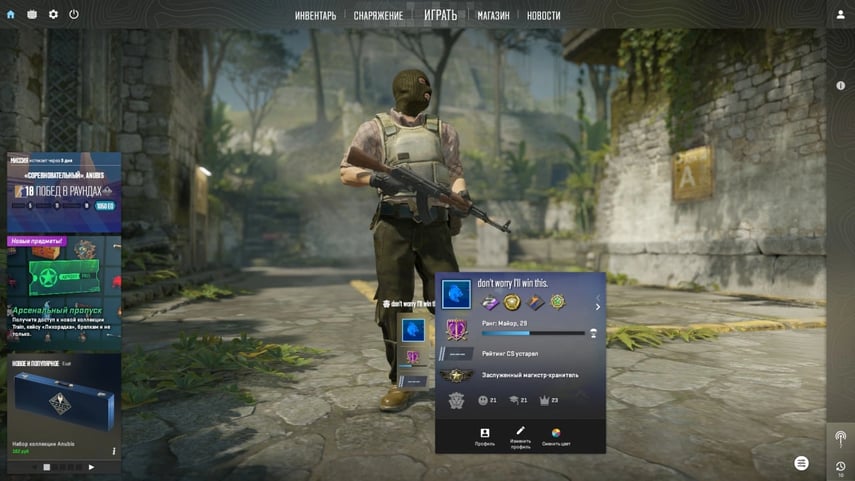The height and width of the screenshot is (481, 855).
Task: Click Сменить цвет color wheel button
Action: pos(556,436)
